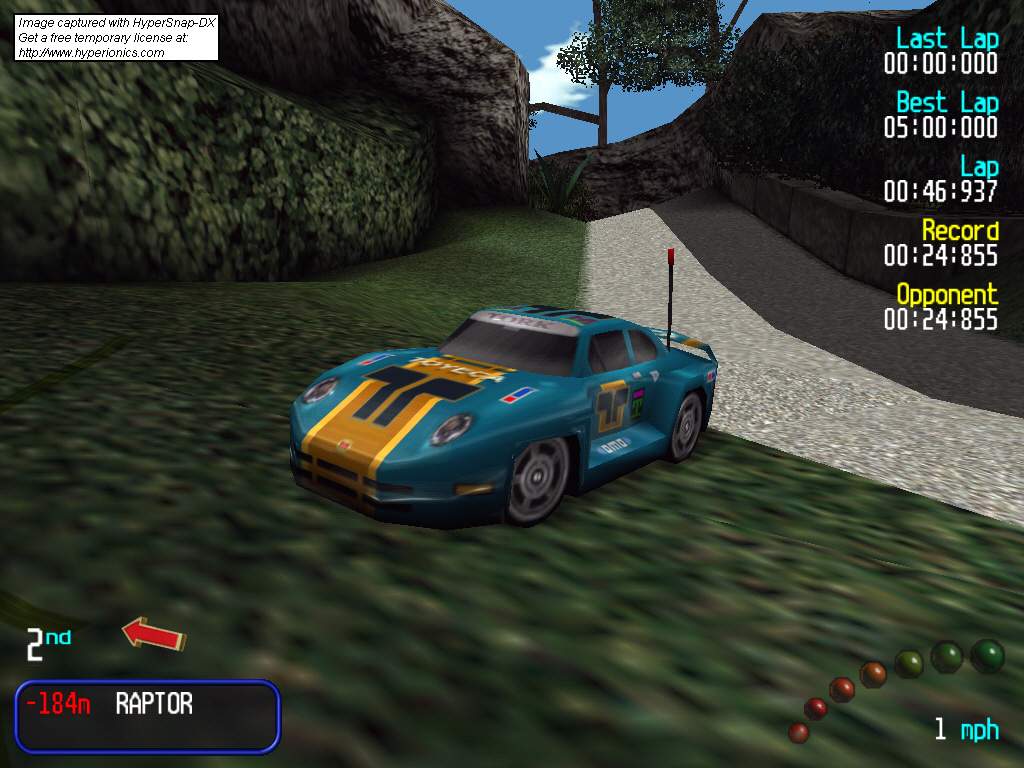Open the hyperionics.com link in the watermark

click(91, 53)
